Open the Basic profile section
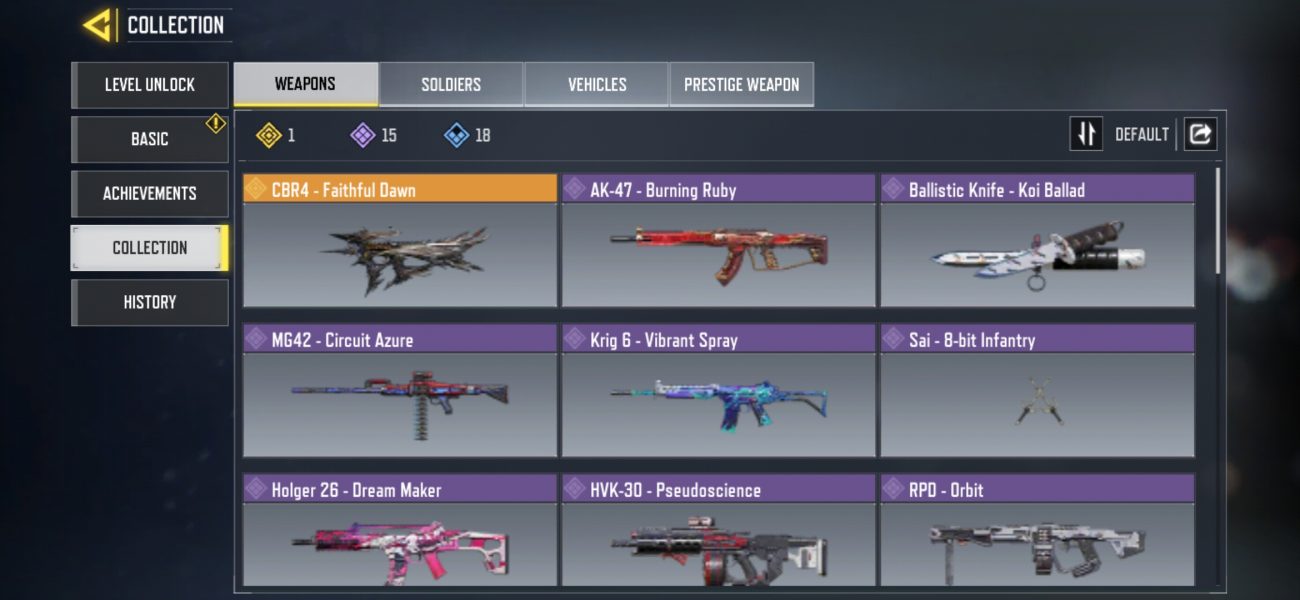This screenshot has height=600, width=1300. click(150, 139)
